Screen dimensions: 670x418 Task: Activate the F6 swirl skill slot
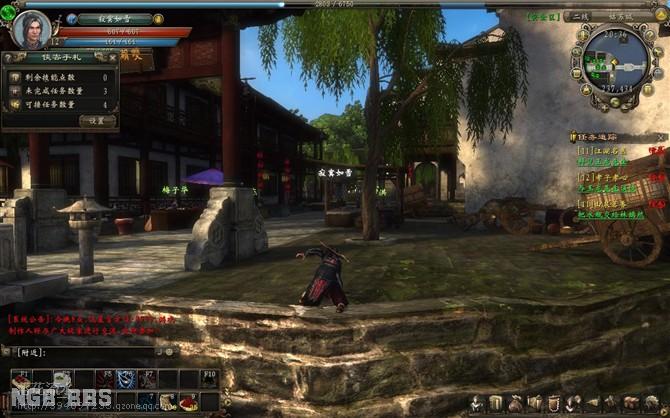[x=125, y=379]
